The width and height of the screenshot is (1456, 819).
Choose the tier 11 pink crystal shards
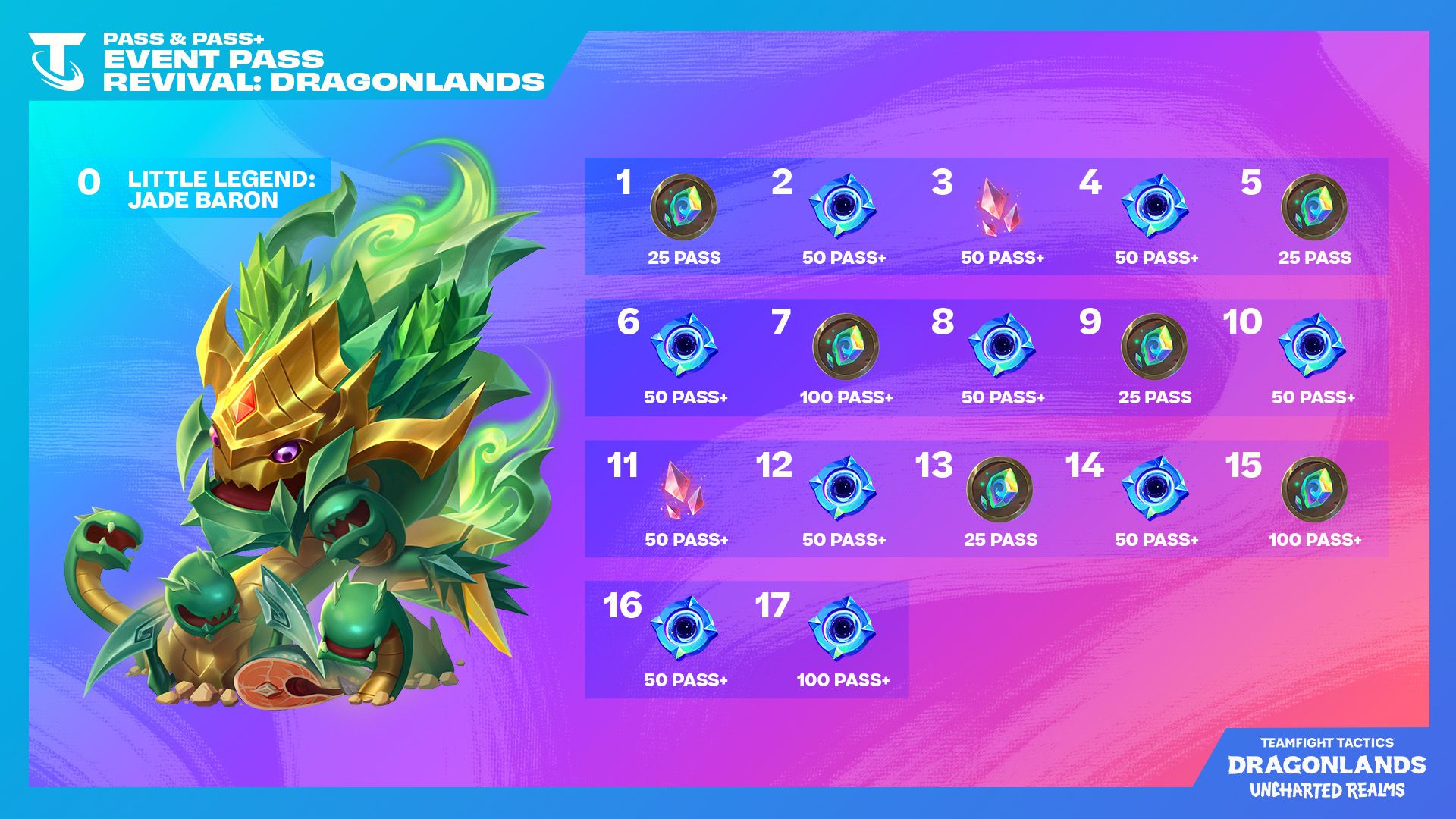[683, 490]
